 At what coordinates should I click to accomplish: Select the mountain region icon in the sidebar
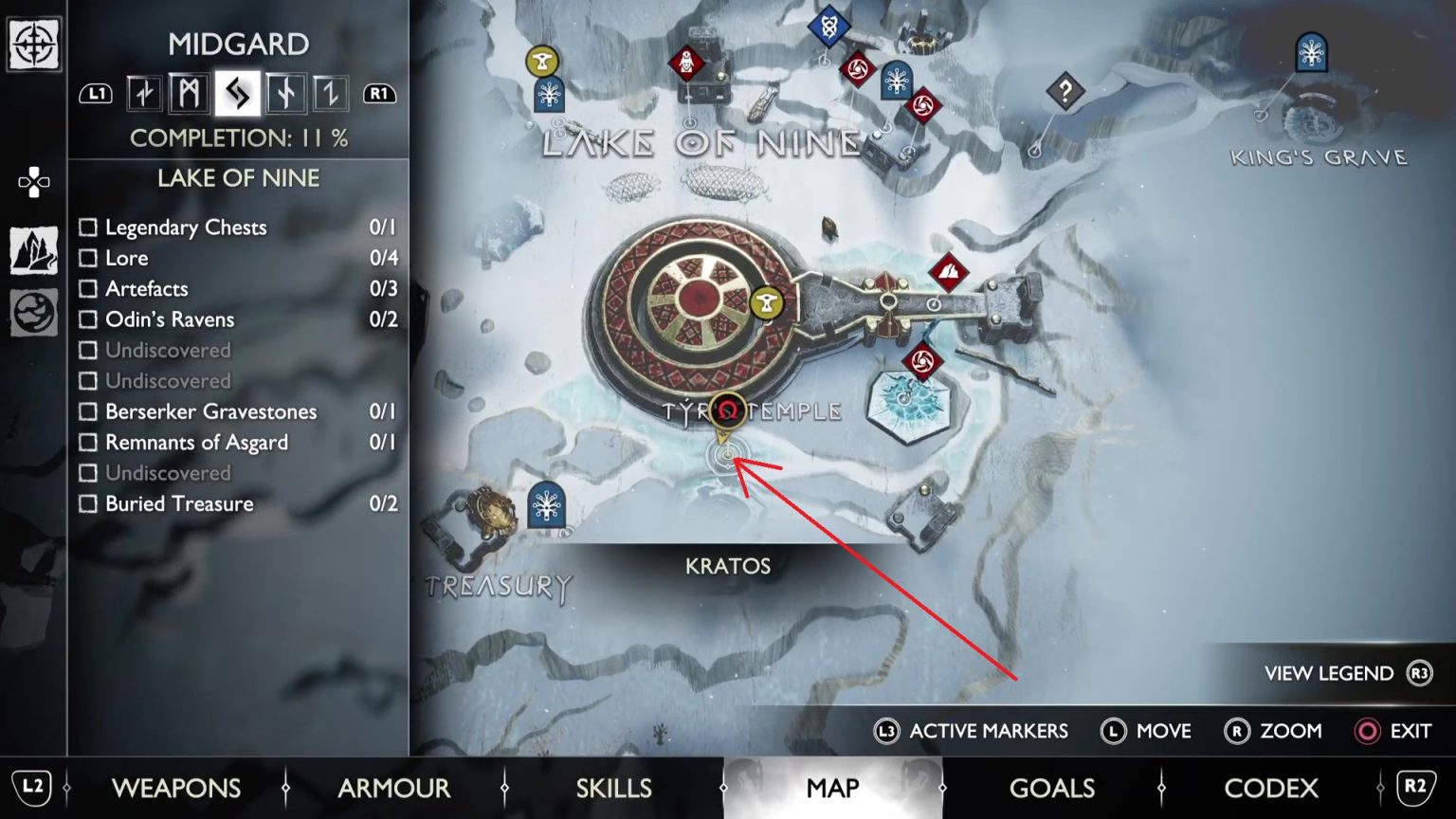(x=33, y=248)
